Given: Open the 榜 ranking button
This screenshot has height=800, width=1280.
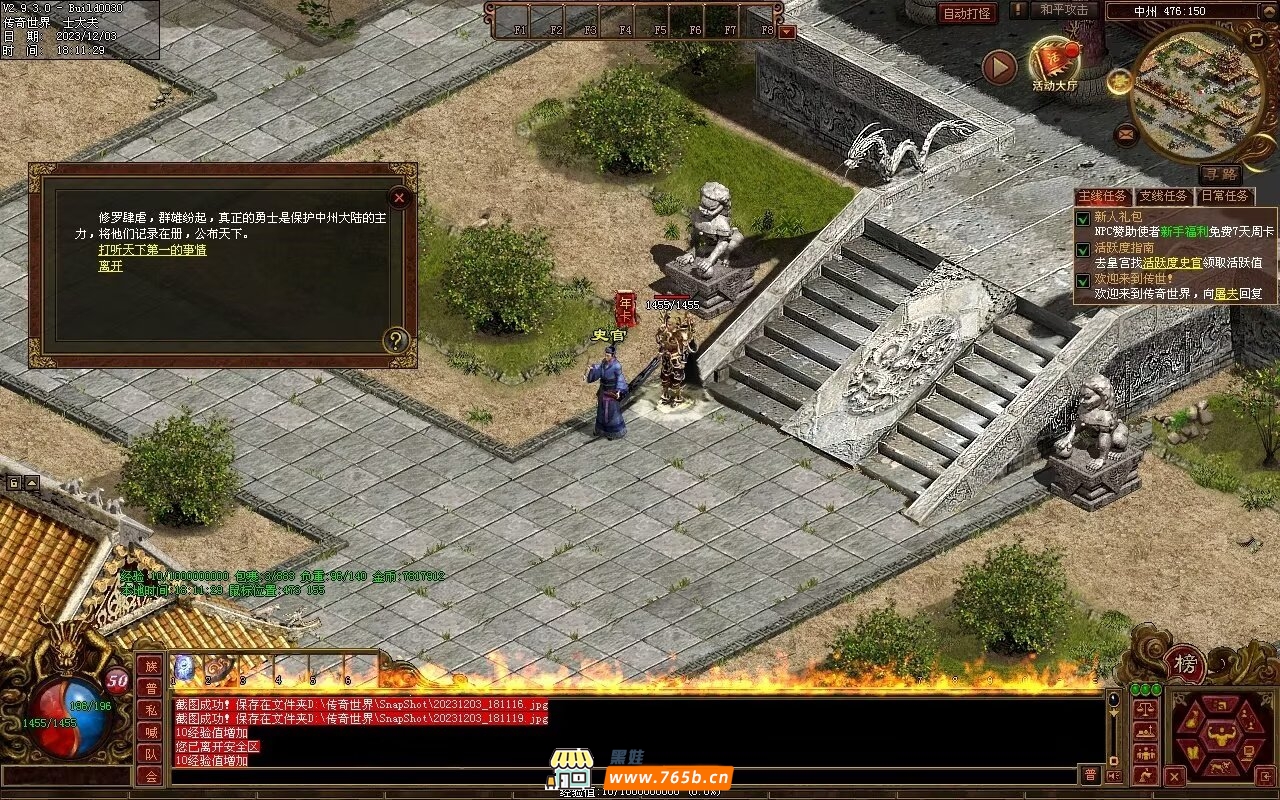Looking at the screenshot, I should tap(1185, 664).
